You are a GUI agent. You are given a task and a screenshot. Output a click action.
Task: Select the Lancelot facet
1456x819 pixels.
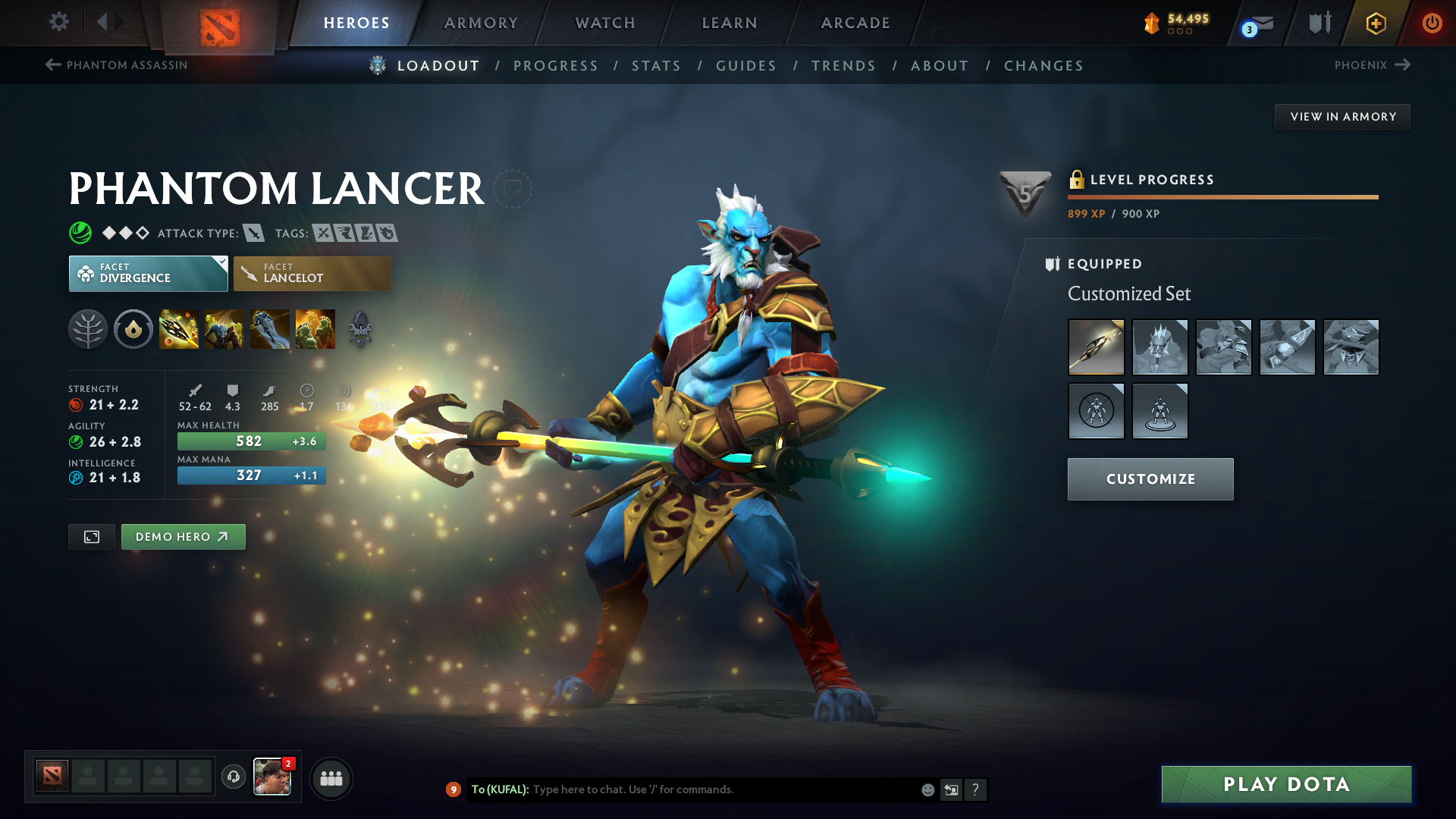click(x=312, y=273)
